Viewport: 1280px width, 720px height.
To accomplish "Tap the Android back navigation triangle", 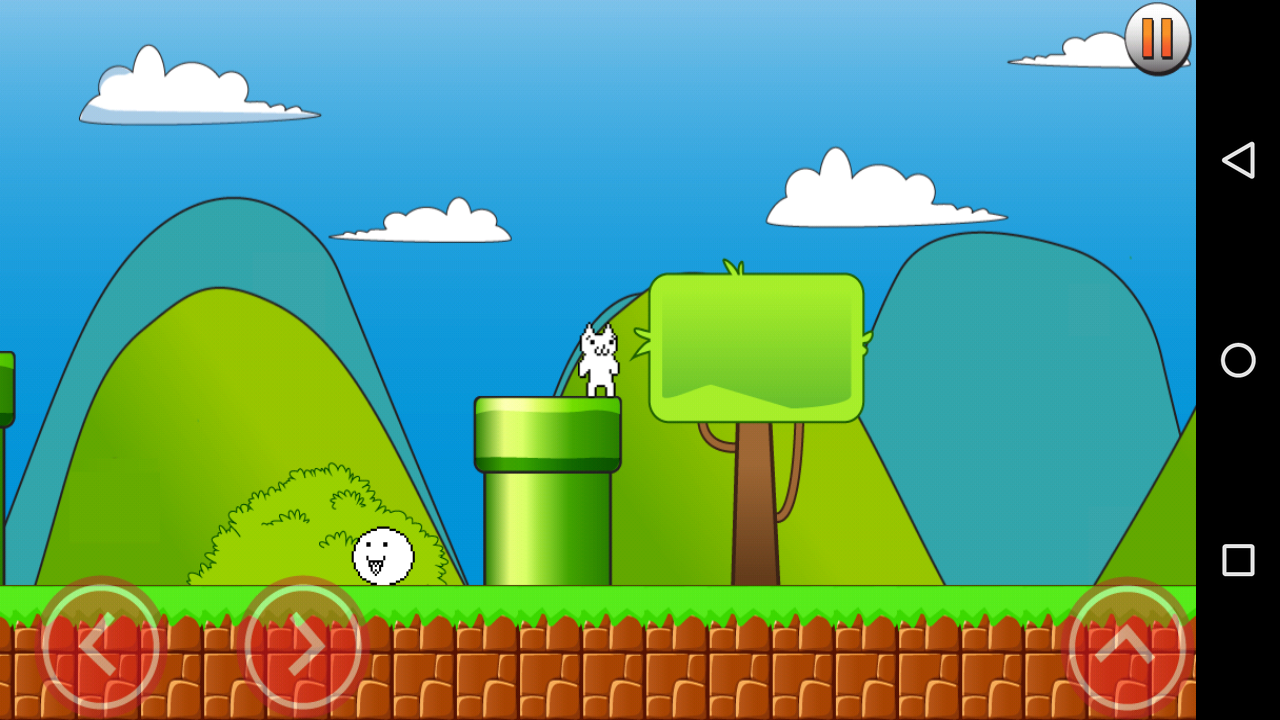I will tap(1238, 159).
